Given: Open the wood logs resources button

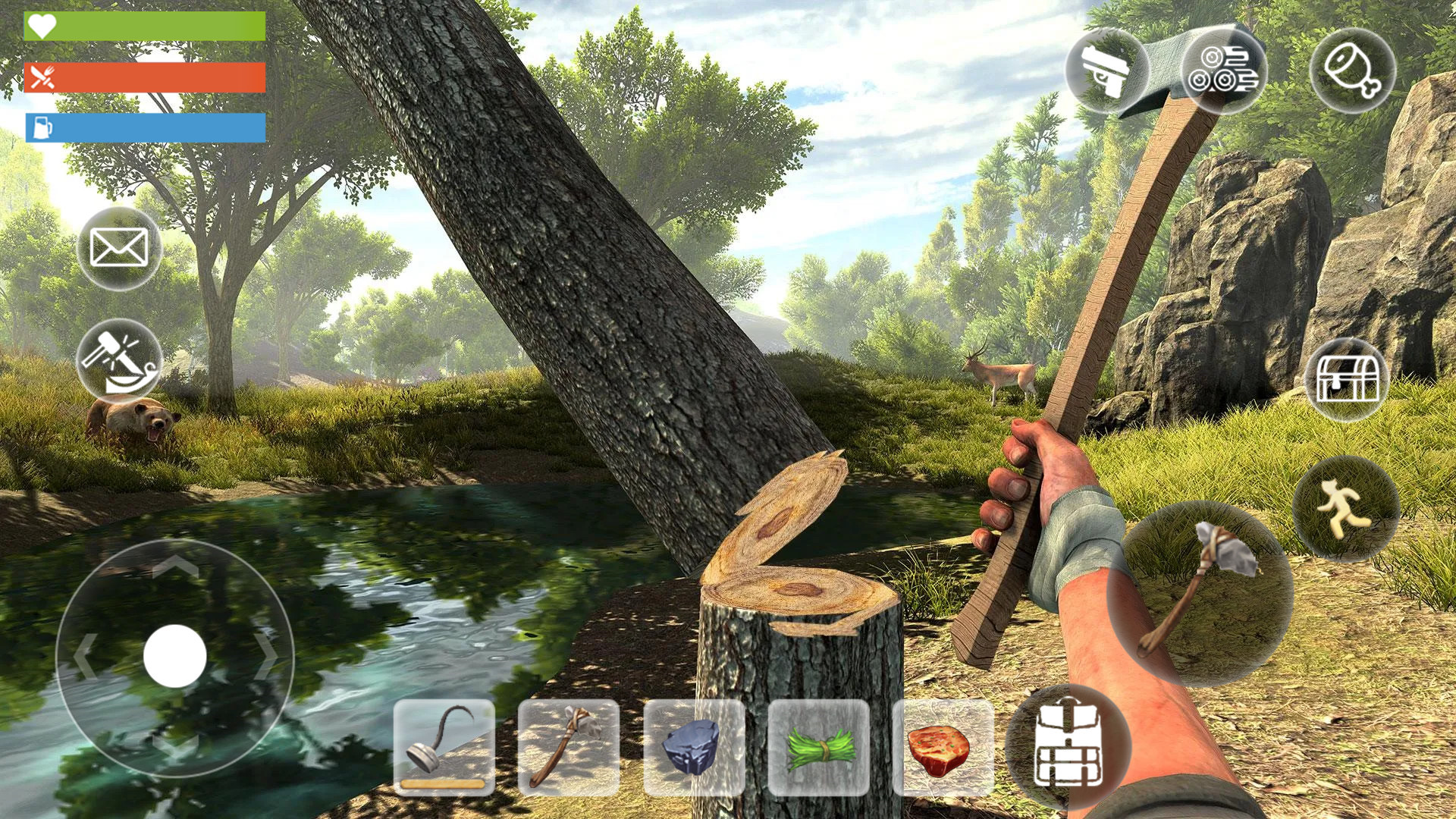Looking at the screenshot, I should pos(1223,71).
